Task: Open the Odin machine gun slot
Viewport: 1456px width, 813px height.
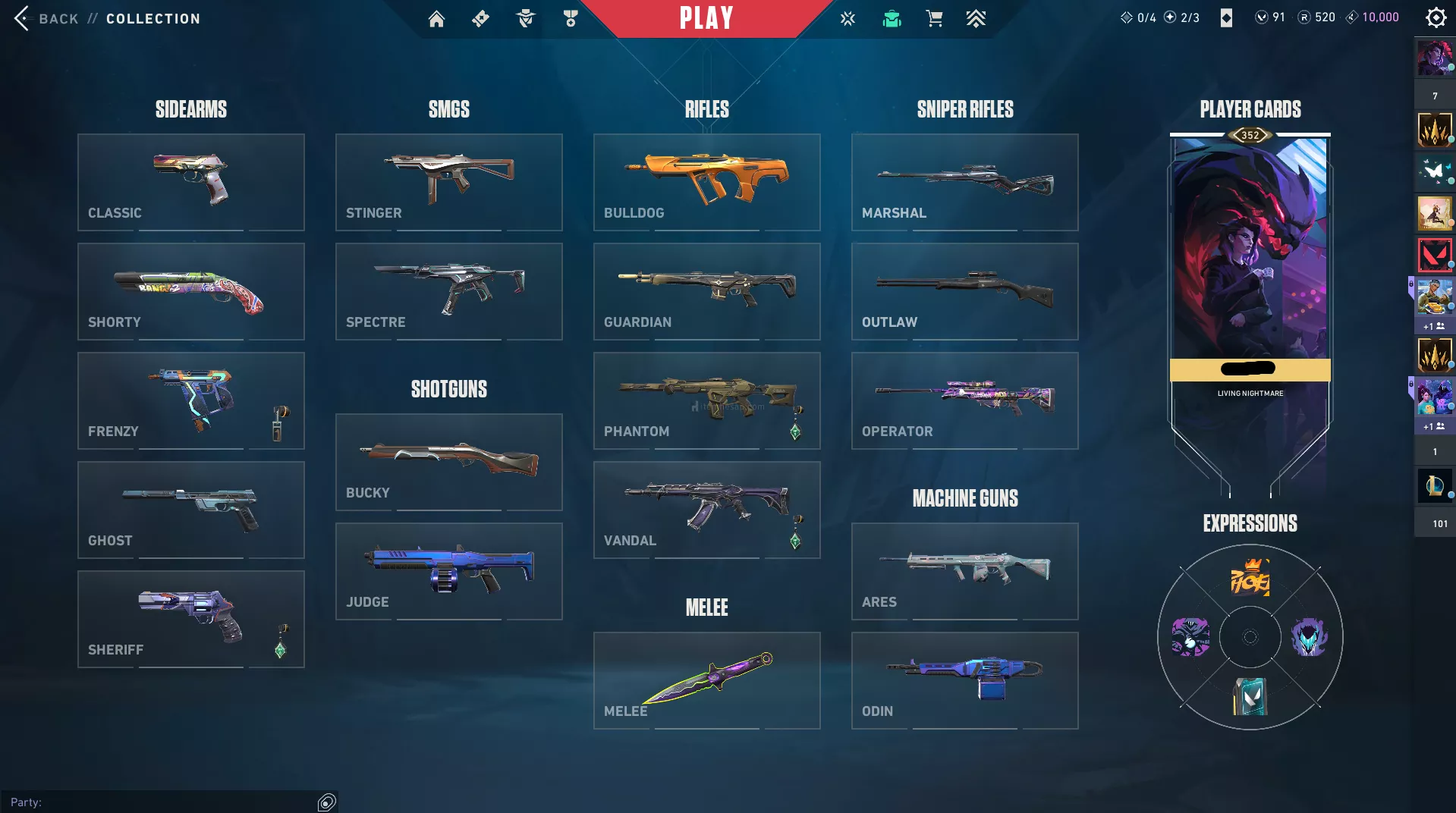Action: (965, 680)
